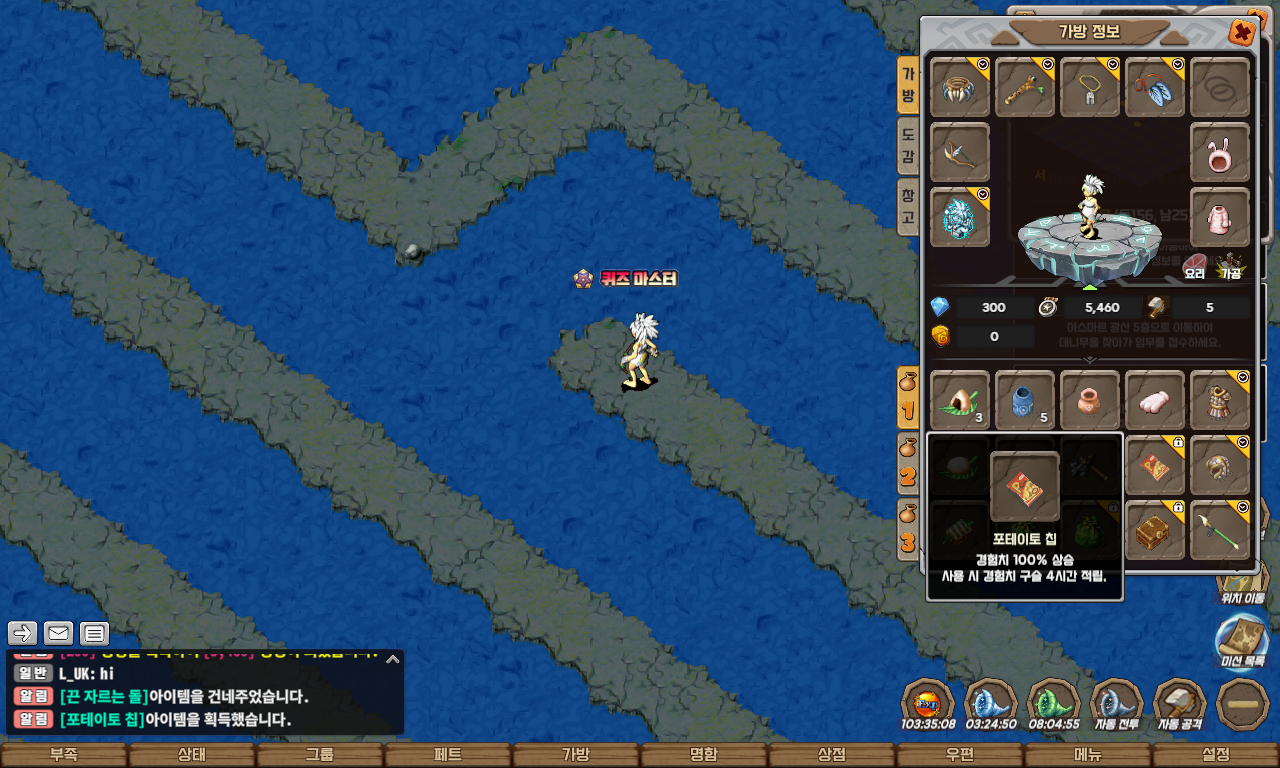Select bag page 2 tab
The height and width of the screenshot is (768, 1280).
[x=908, y=463]
